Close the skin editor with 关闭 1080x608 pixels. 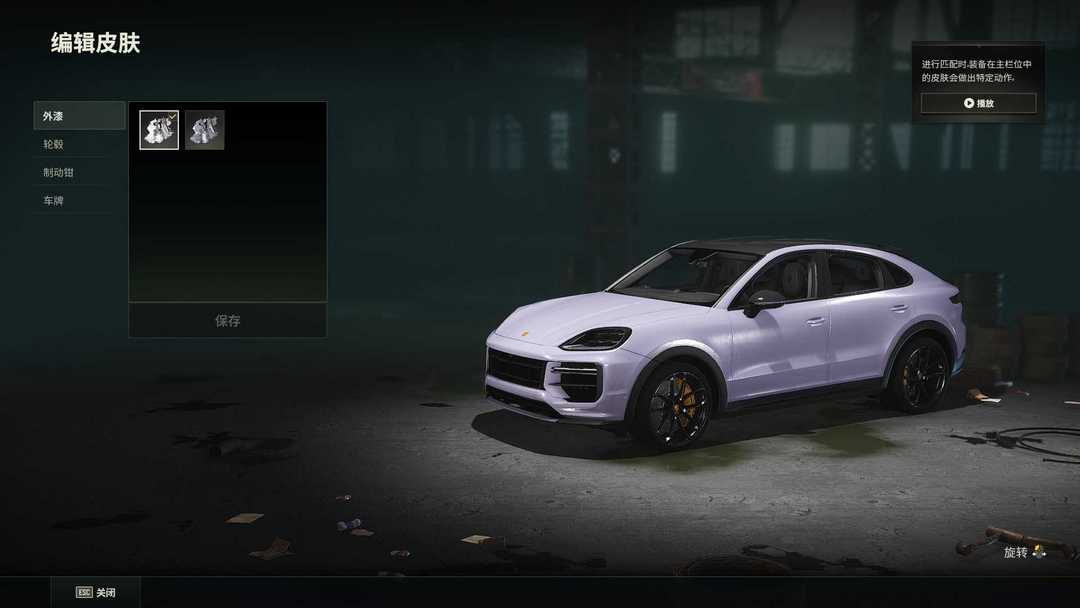[x=96, y=592]
